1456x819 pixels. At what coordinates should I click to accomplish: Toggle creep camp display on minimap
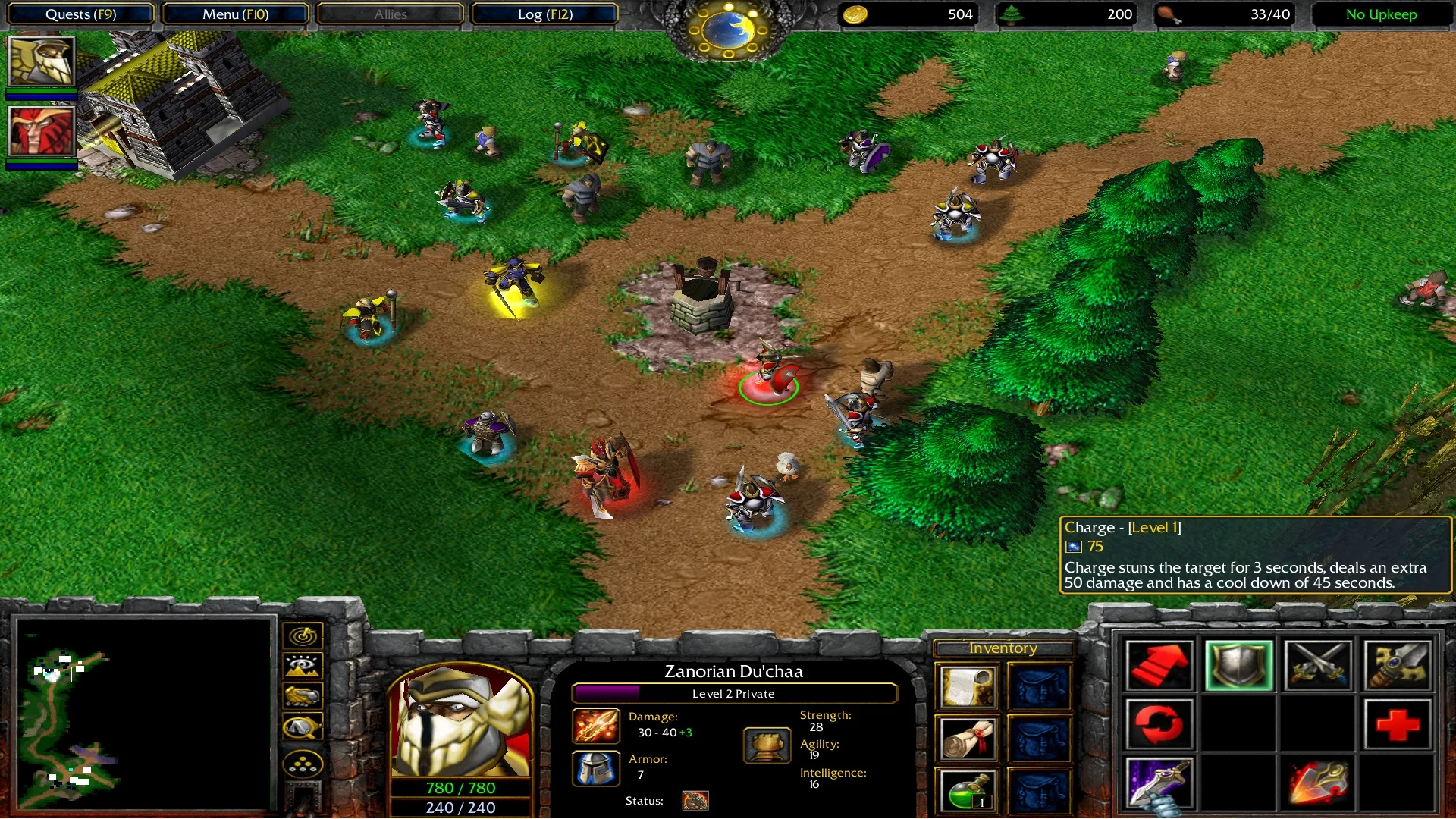(303, 728)
